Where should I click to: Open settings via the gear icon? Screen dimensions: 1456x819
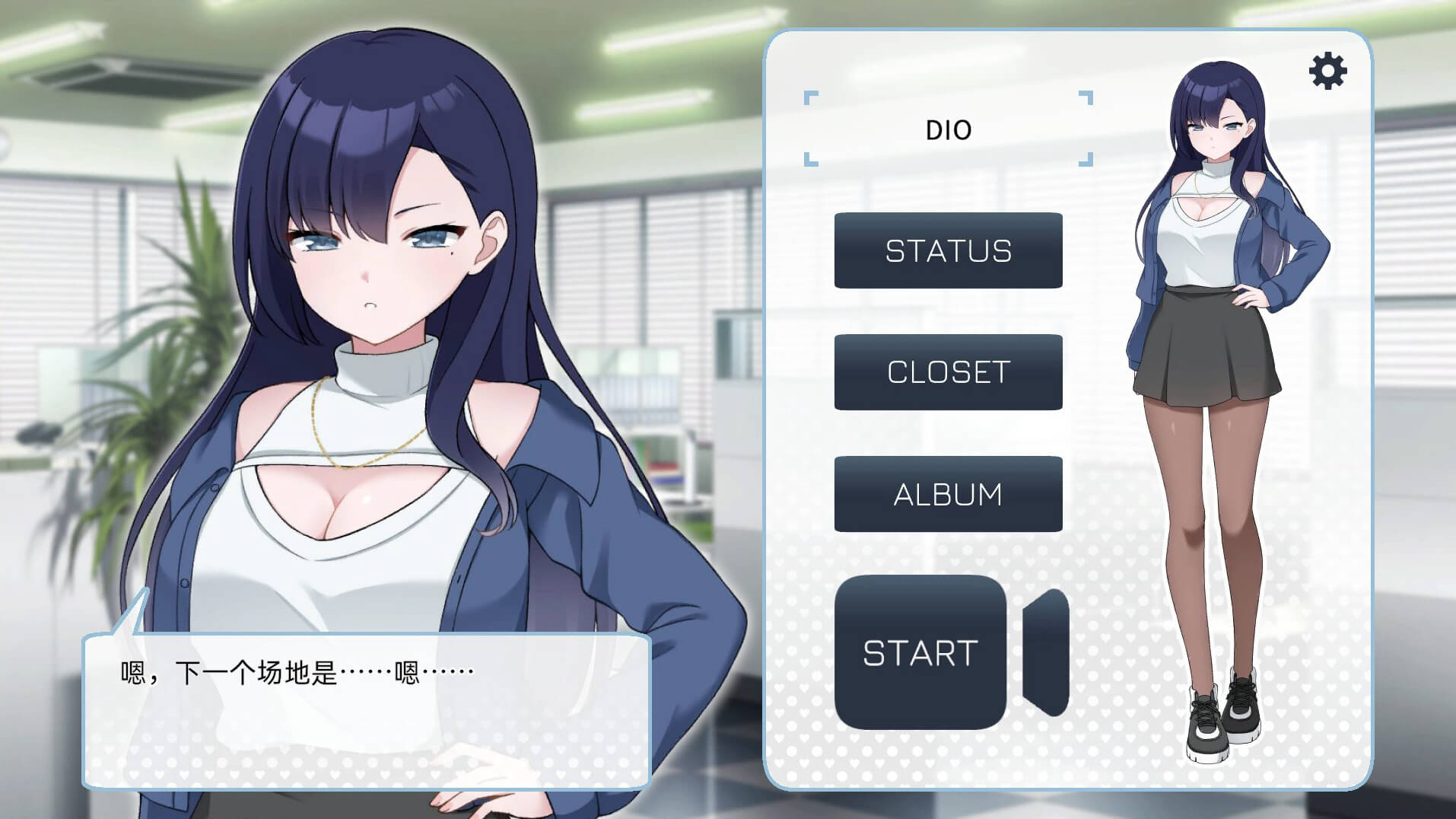(1327, 71)
